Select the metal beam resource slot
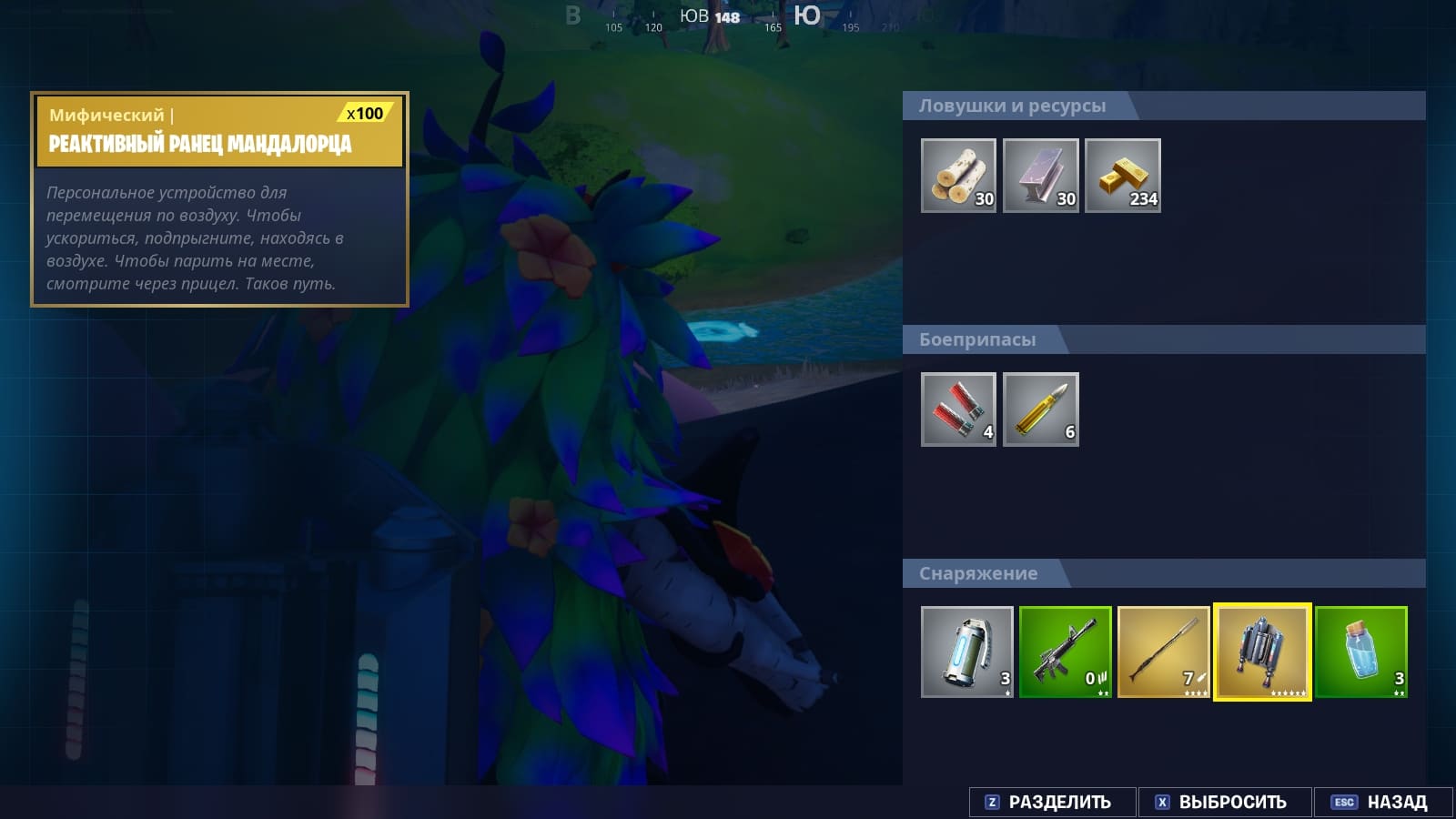The image size is (1456, 819). coord(1040,176)
